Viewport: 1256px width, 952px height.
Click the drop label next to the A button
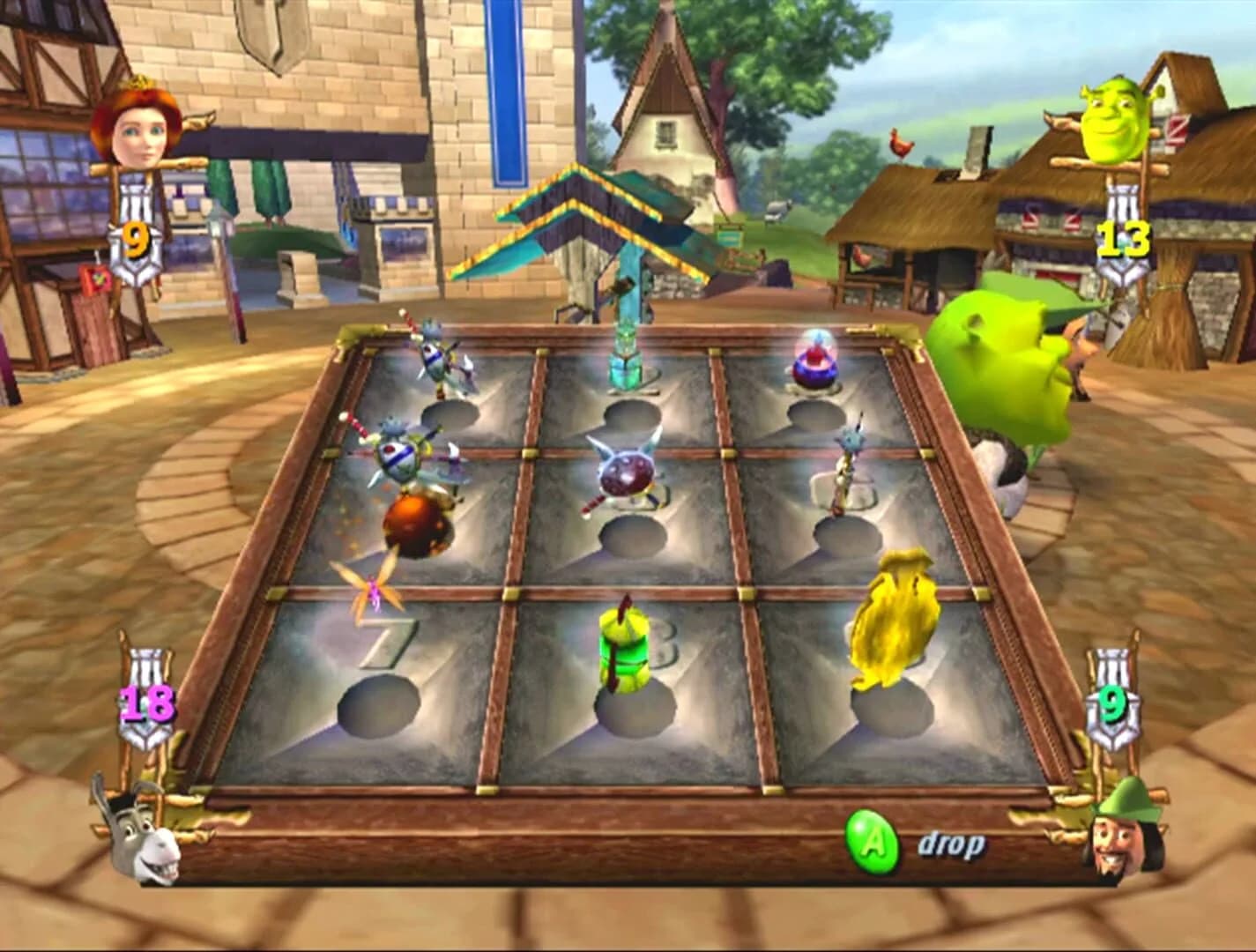950,844
